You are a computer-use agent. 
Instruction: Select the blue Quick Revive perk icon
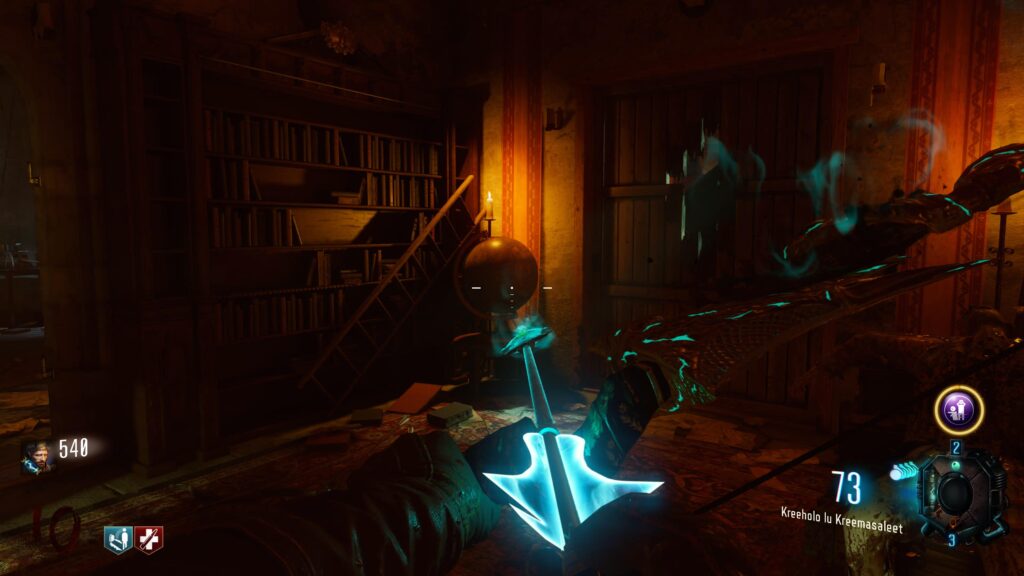118,540
